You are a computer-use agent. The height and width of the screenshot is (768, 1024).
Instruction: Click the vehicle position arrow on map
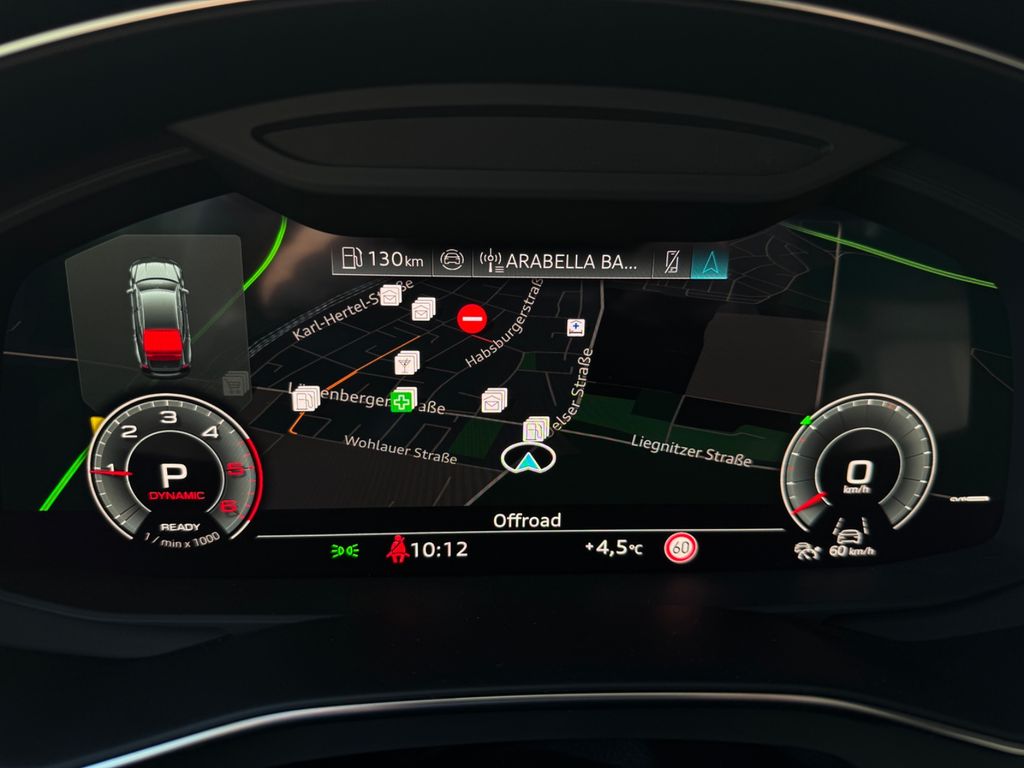click(527, 461)
